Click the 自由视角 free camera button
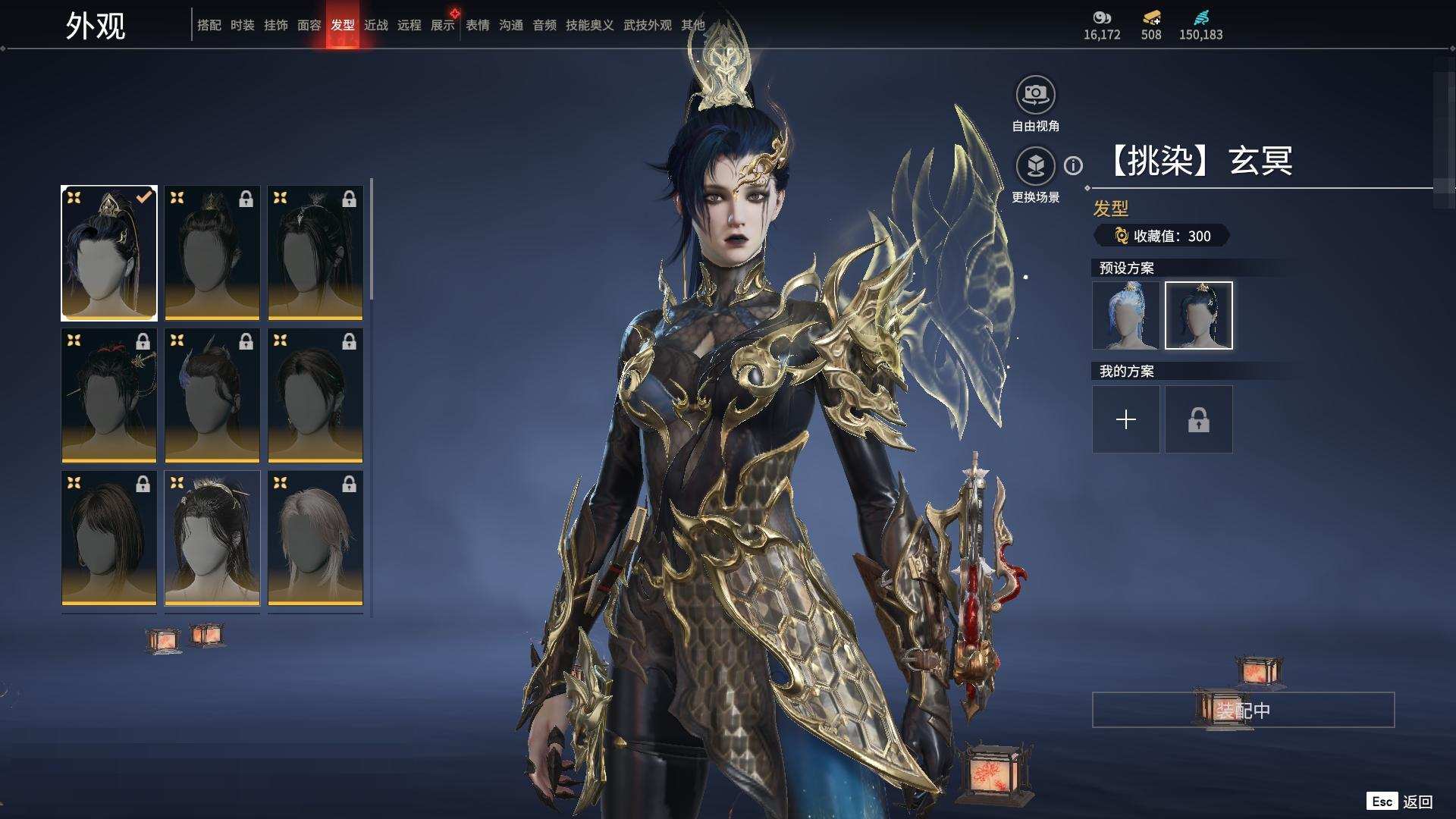This screenshot has height=819, width=1456. click(1035, 96)
